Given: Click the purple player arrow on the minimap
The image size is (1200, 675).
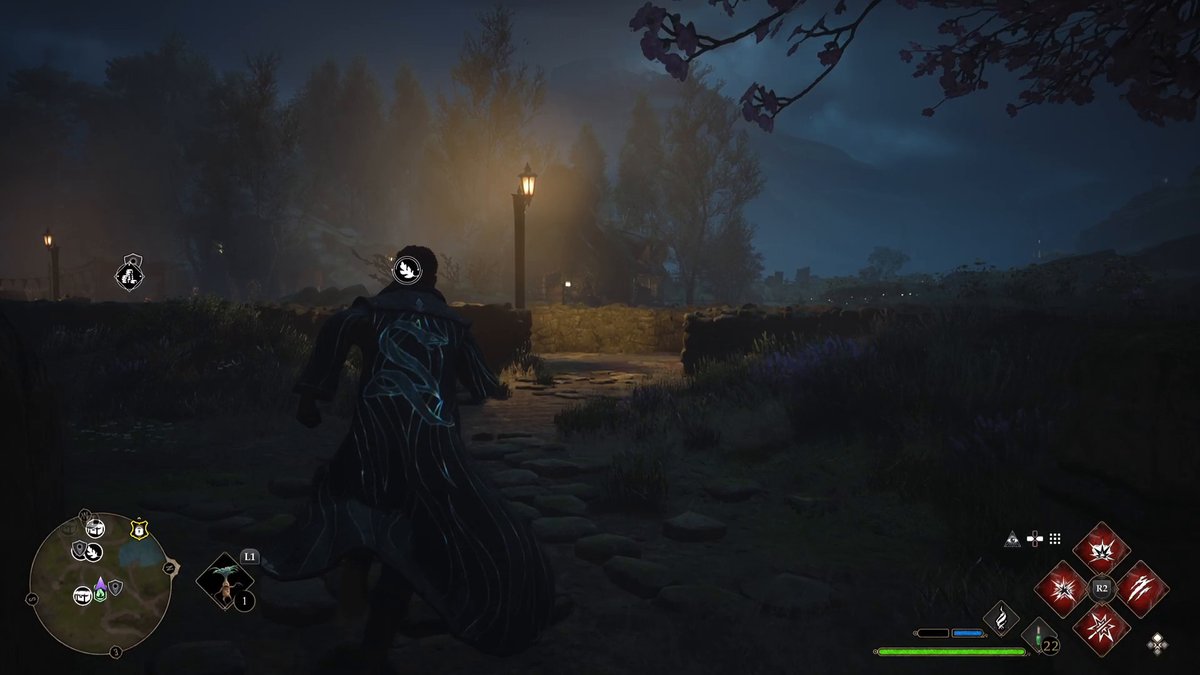Looking at the screenshot, I should coord(100,583).
